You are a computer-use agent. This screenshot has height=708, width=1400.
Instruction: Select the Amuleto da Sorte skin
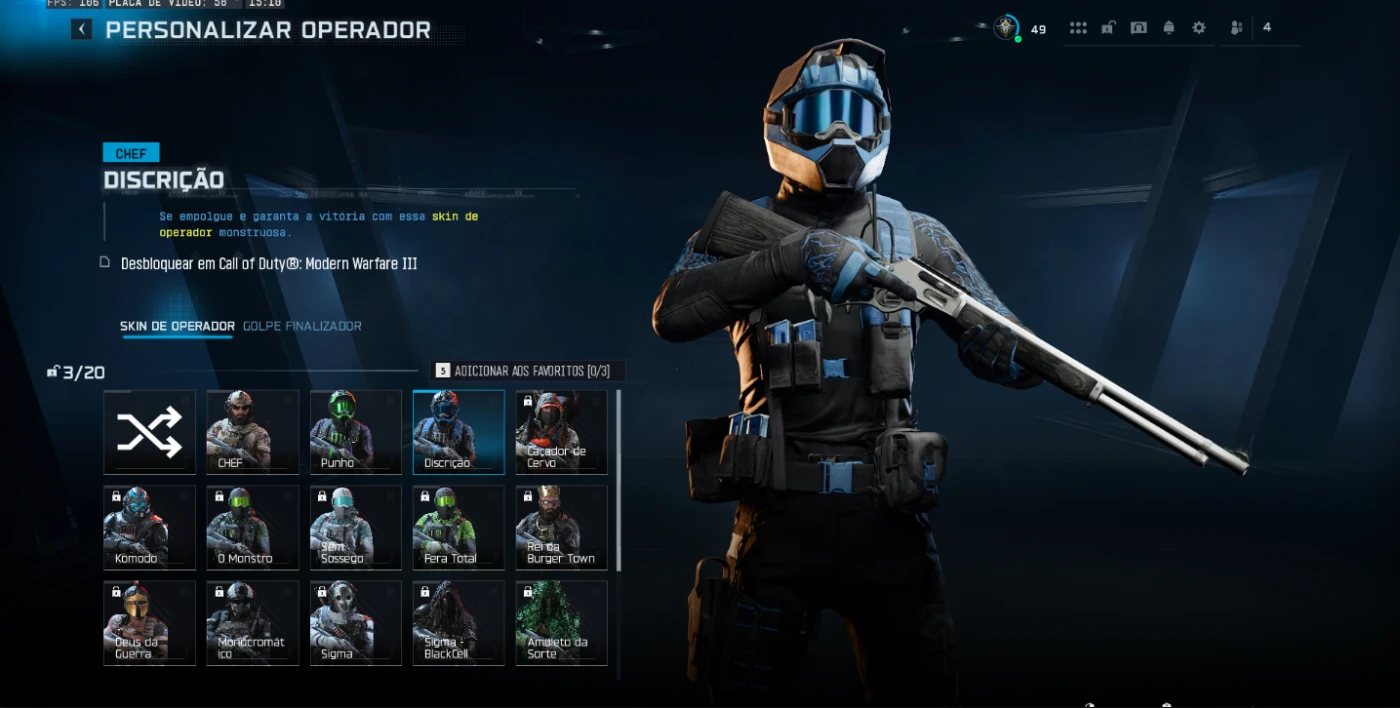[x=562, y=622]
